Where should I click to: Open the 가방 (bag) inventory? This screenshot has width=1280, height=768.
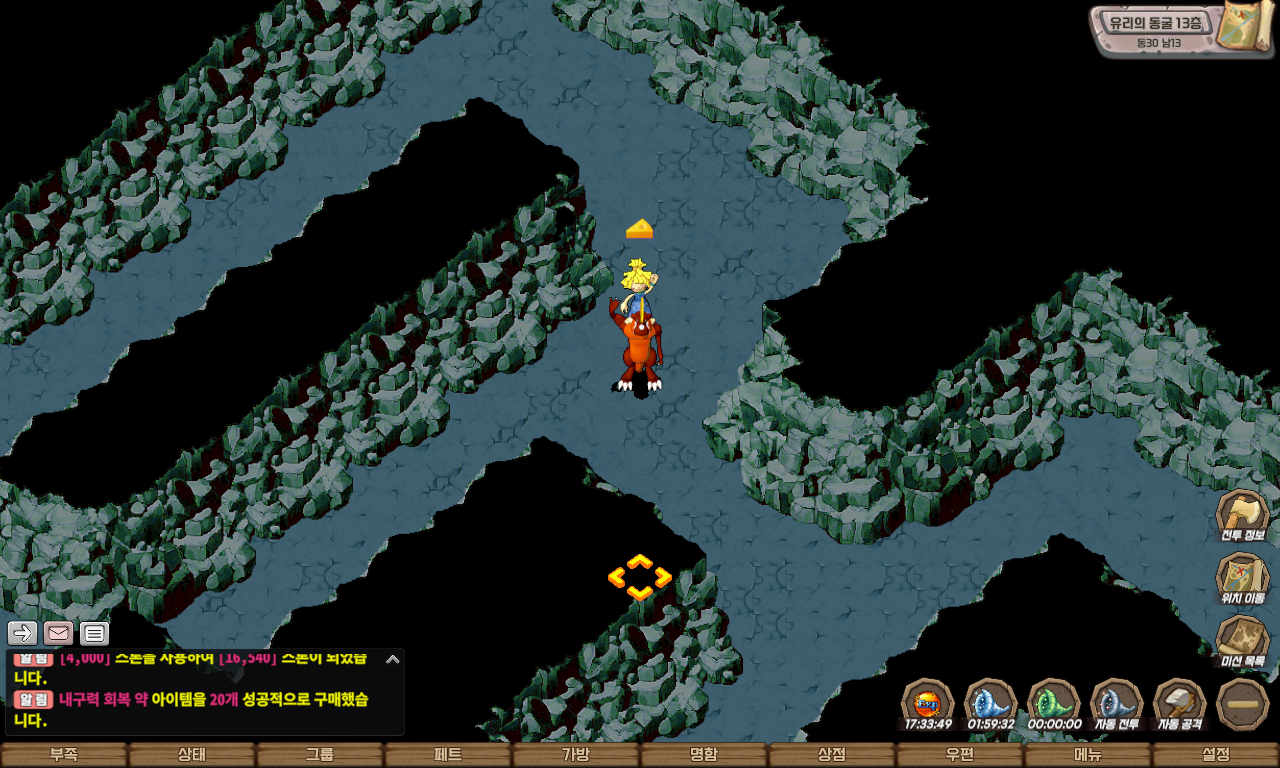(x=576, y=755)
